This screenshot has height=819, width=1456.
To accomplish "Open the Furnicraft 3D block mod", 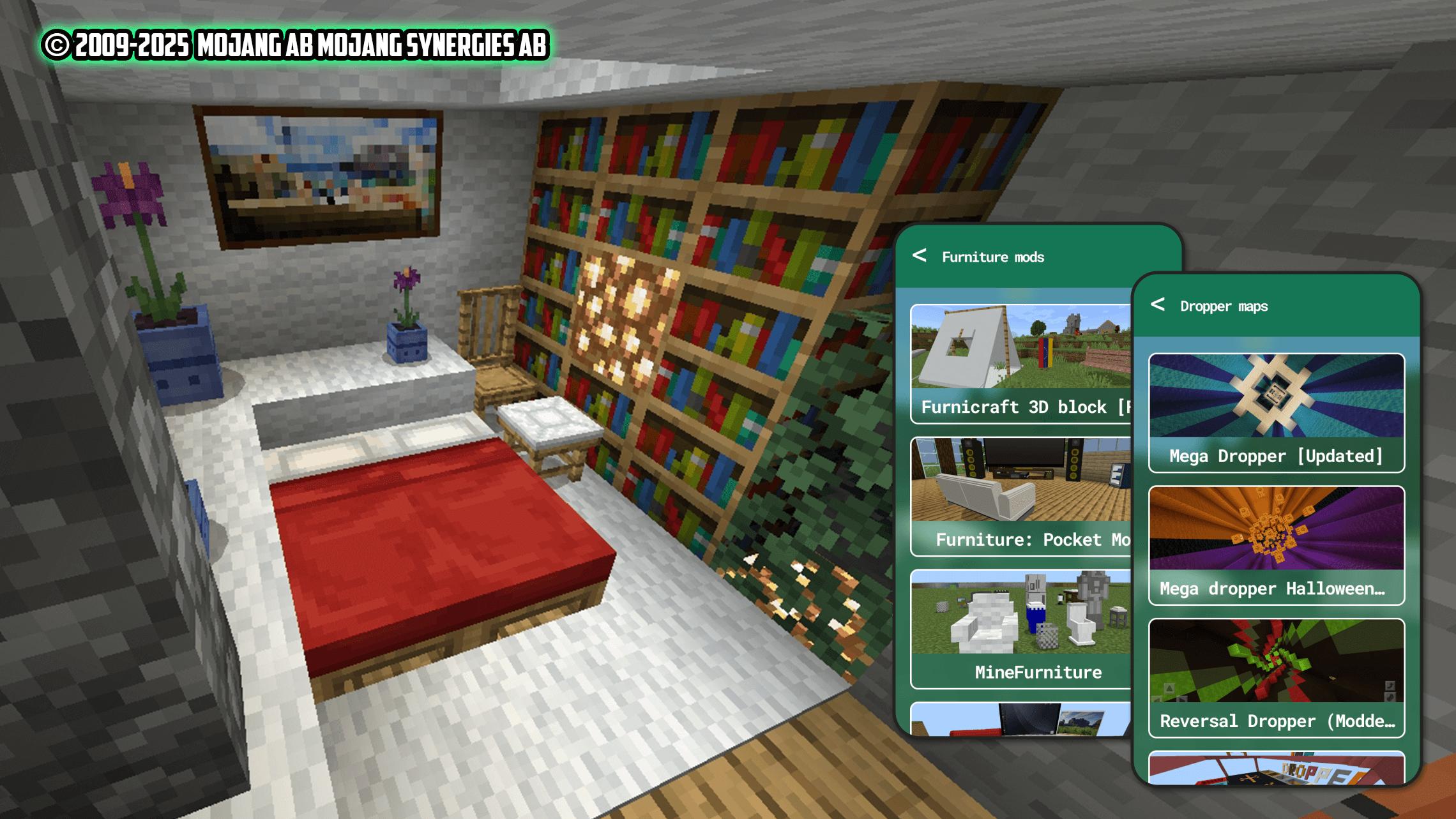I will [x=1020, y=364].
